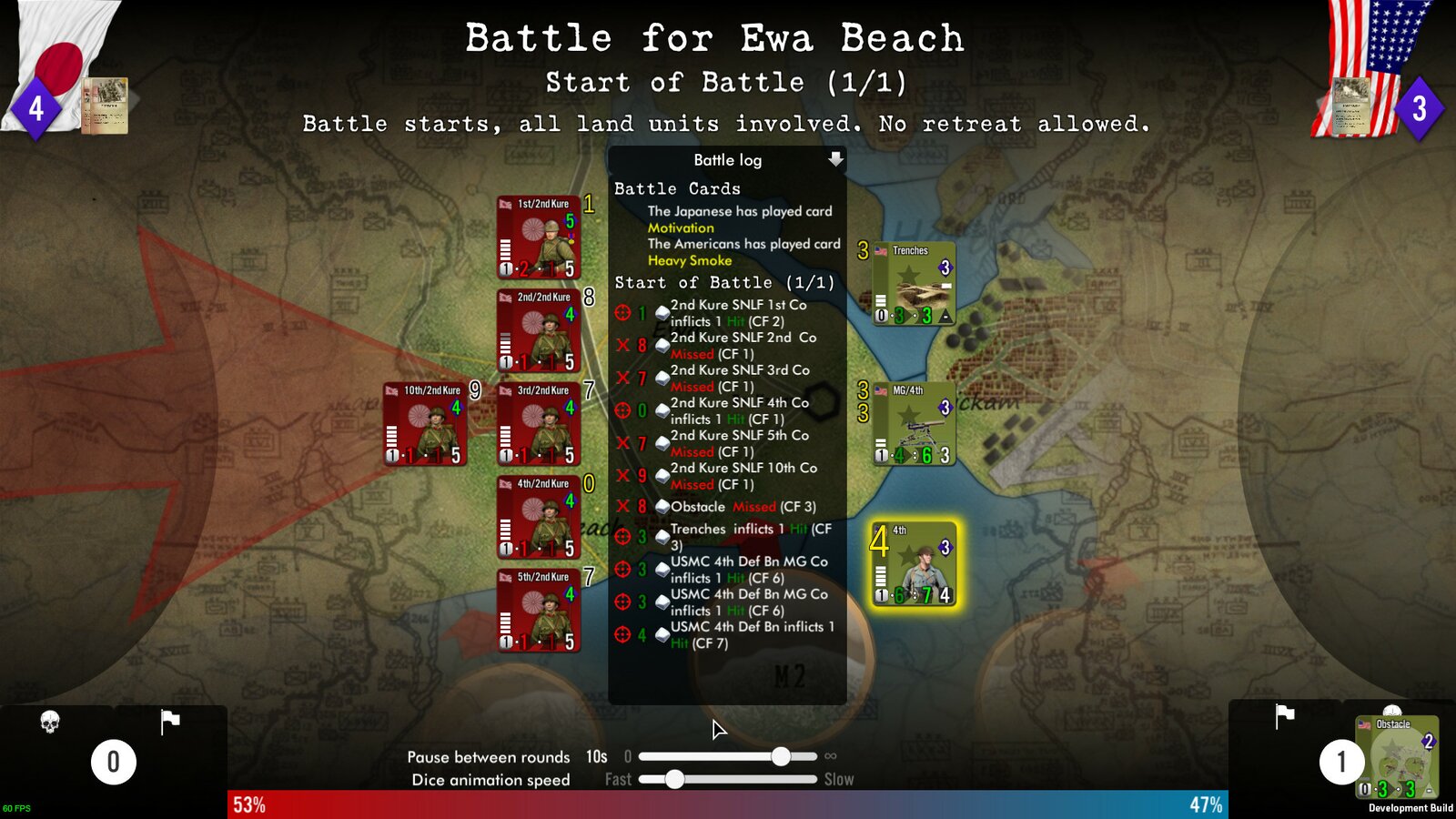The height and width of the screenshot is (819, 1456).
Task: Click the Pause between rounds slider handle
Action: click(780, 755)
